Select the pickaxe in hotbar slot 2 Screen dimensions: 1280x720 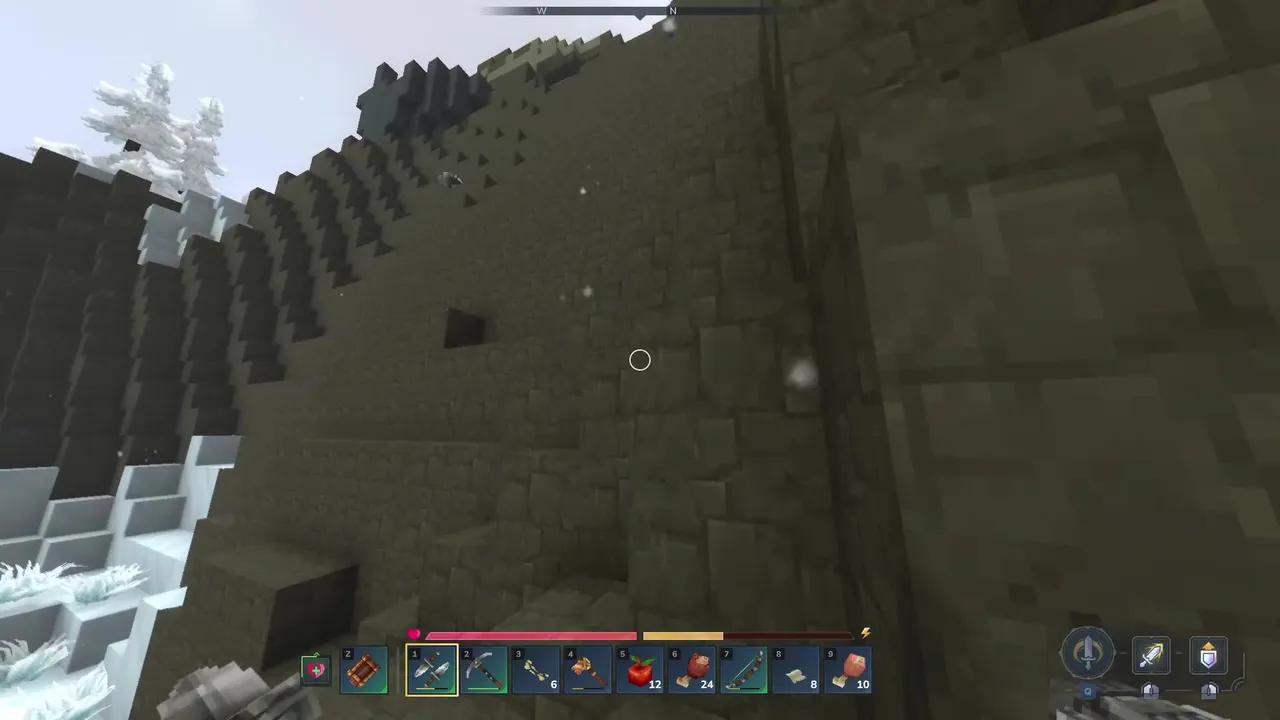484,668
